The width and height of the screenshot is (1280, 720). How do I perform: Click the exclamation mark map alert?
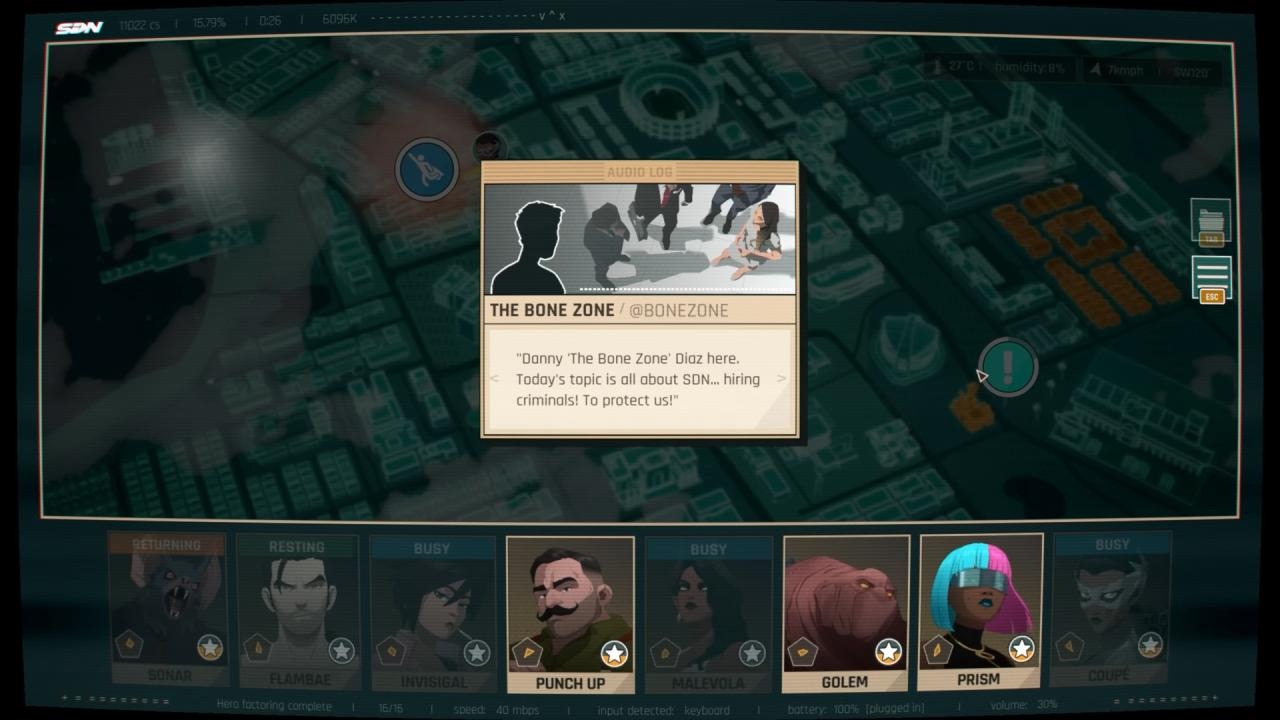pos(1008,366)
